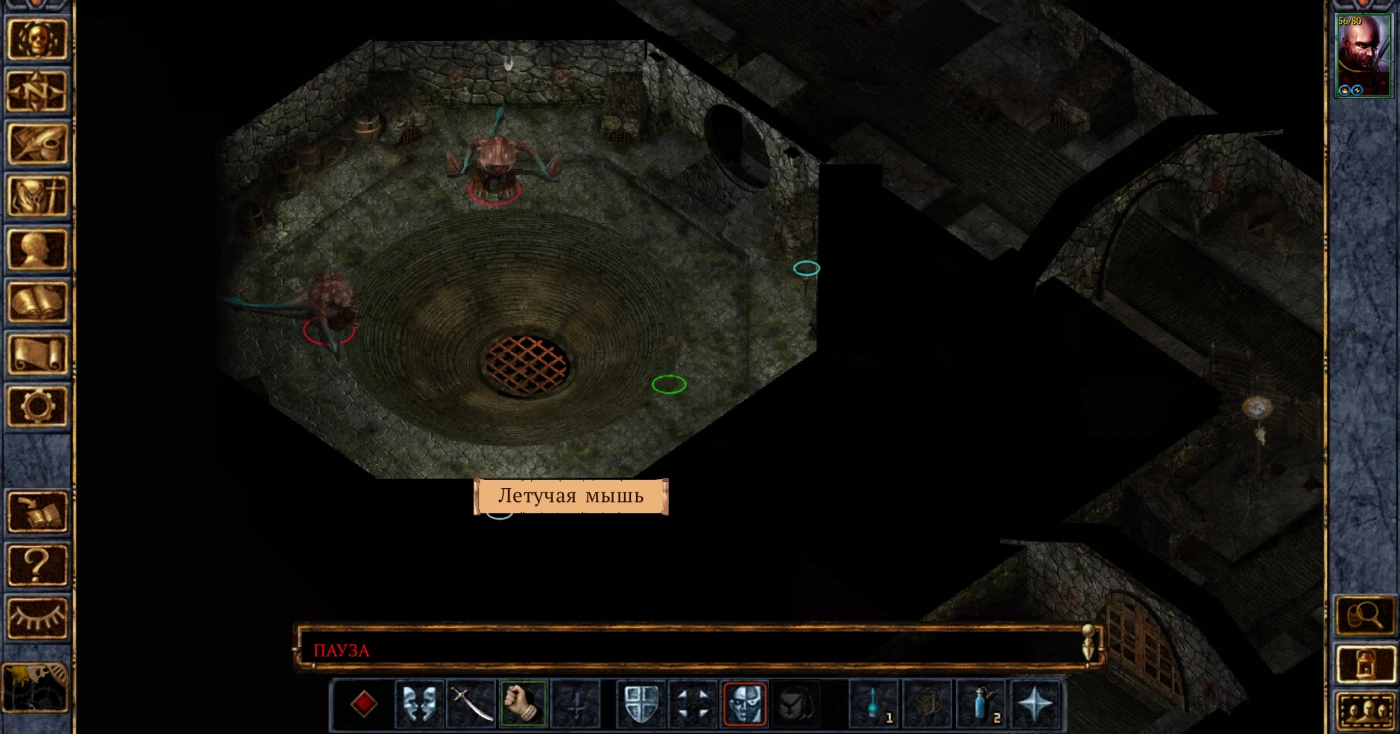
Task: Open the journal with quill icon
Action: (x=37, y=143)
